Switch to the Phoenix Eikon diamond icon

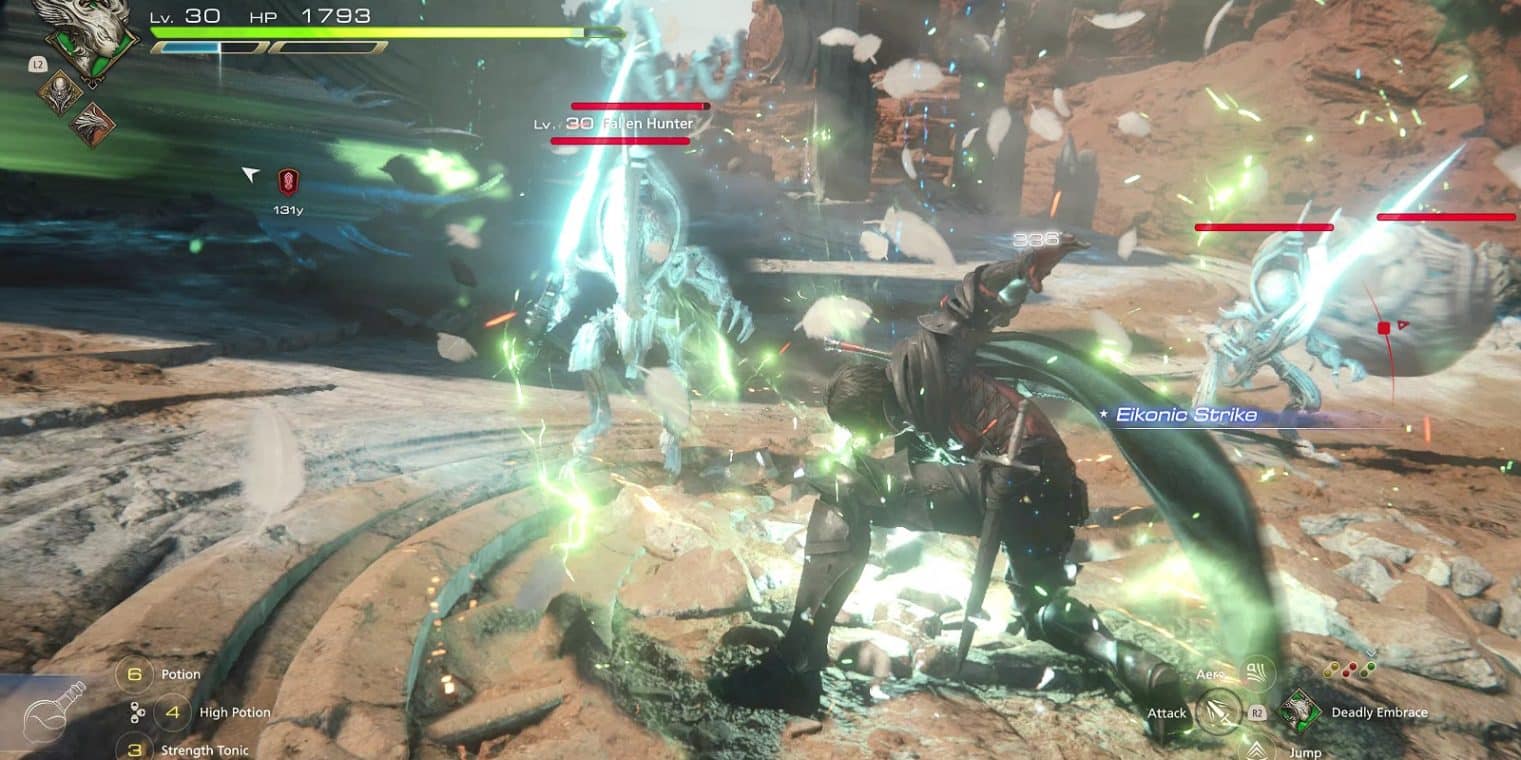(92, 125)
